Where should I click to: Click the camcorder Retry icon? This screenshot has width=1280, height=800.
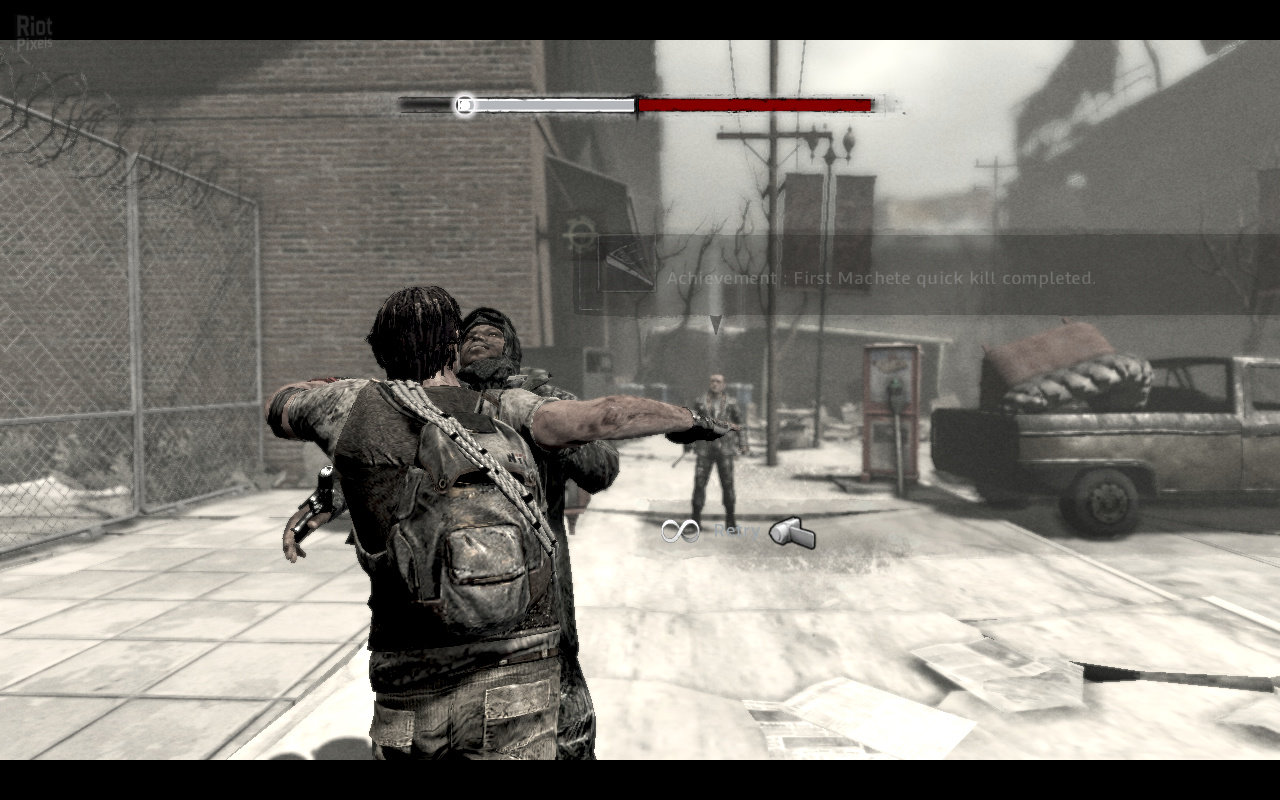coord(792,533)
